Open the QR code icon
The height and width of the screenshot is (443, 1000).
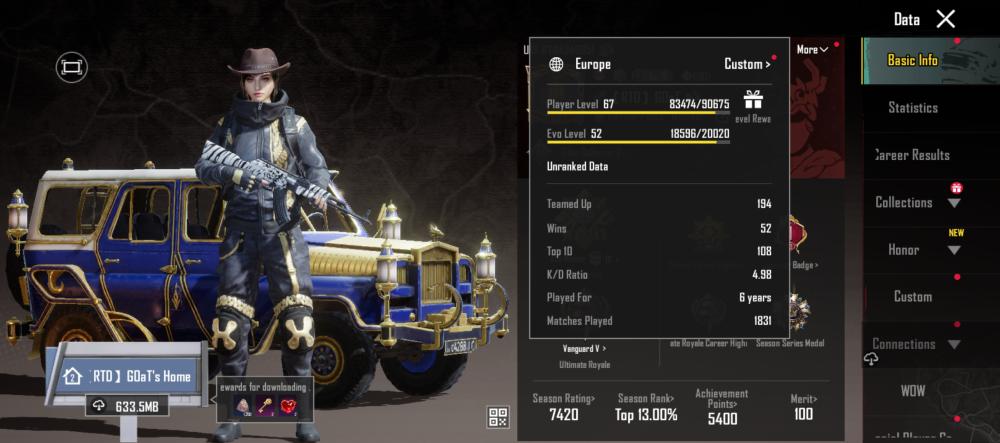click(498, 417)
